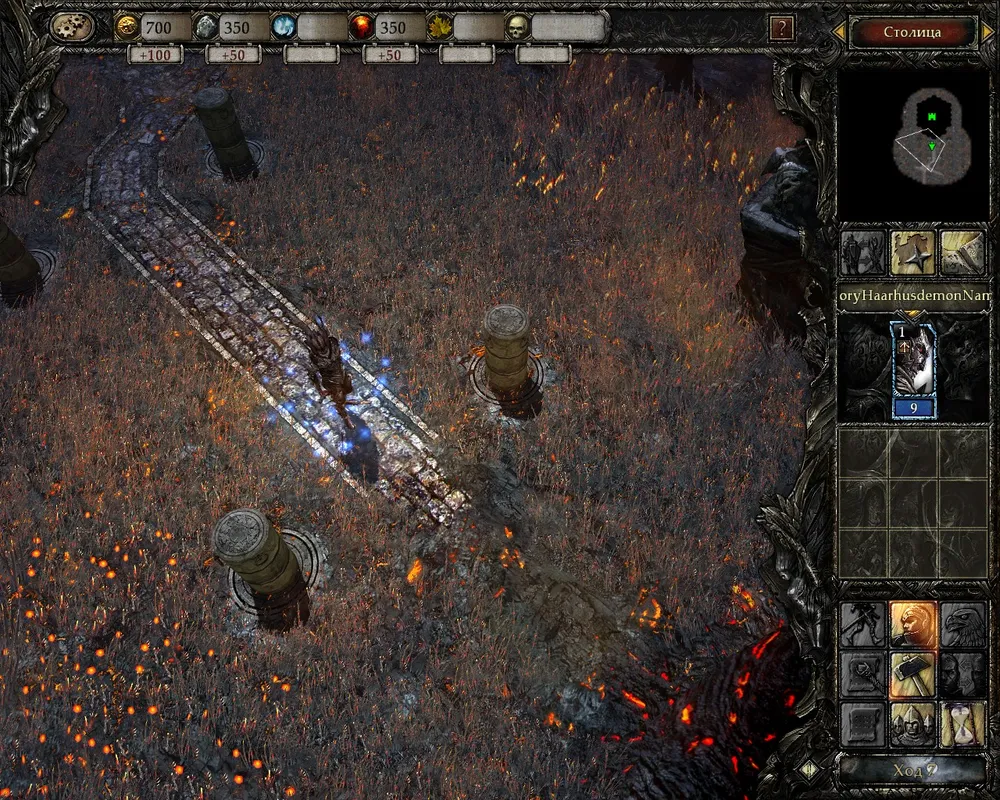Image resolution: width=1000 pixels, height=800 pixels.
Task: Open the gear settings menu
Action: click(72, 28)
